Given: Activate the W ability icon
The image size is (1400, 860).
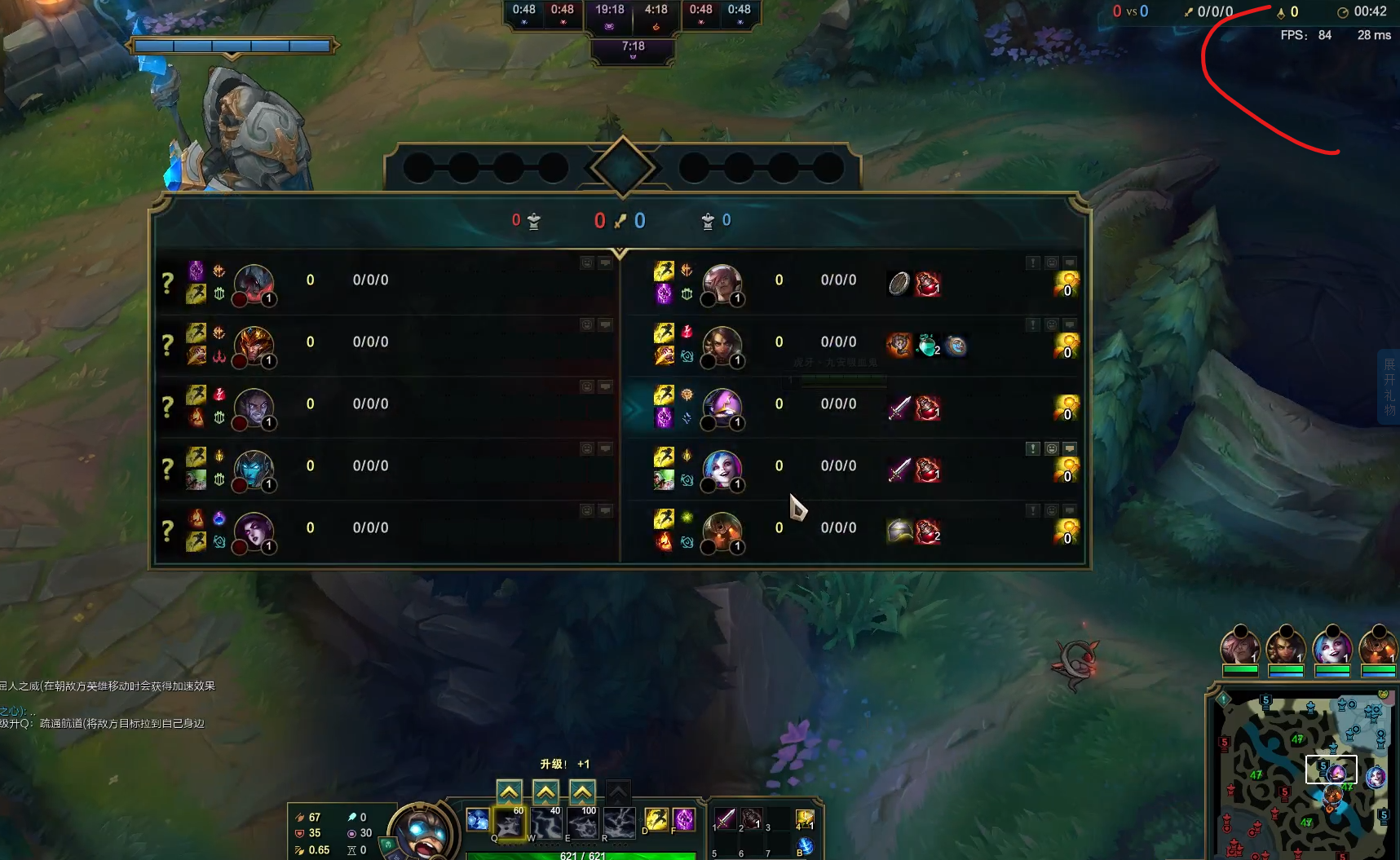Looking at the screenshot, I should pyautogui.click(x=546, y=823).
